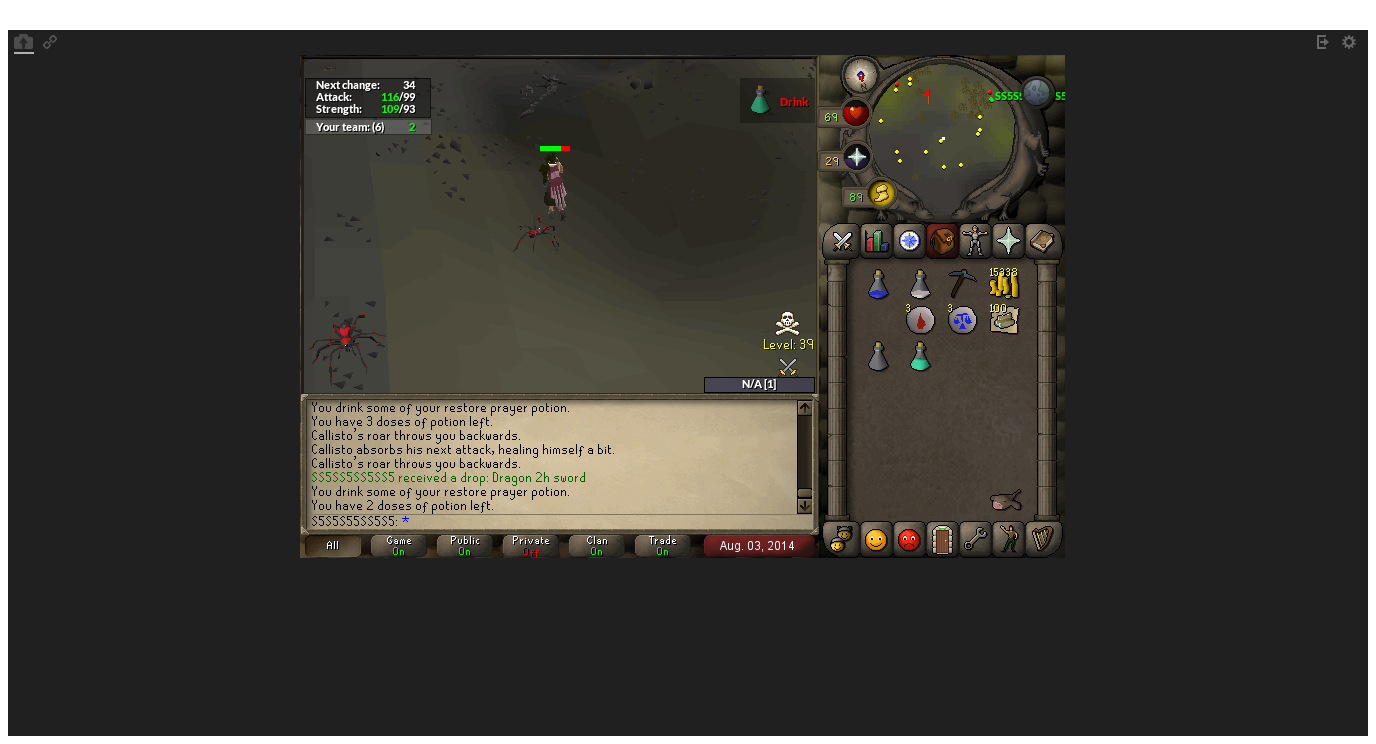The width and height of the screenshot is (1376, 744).
Task: Switch to the All chat tab
Action: coord(331,545)
